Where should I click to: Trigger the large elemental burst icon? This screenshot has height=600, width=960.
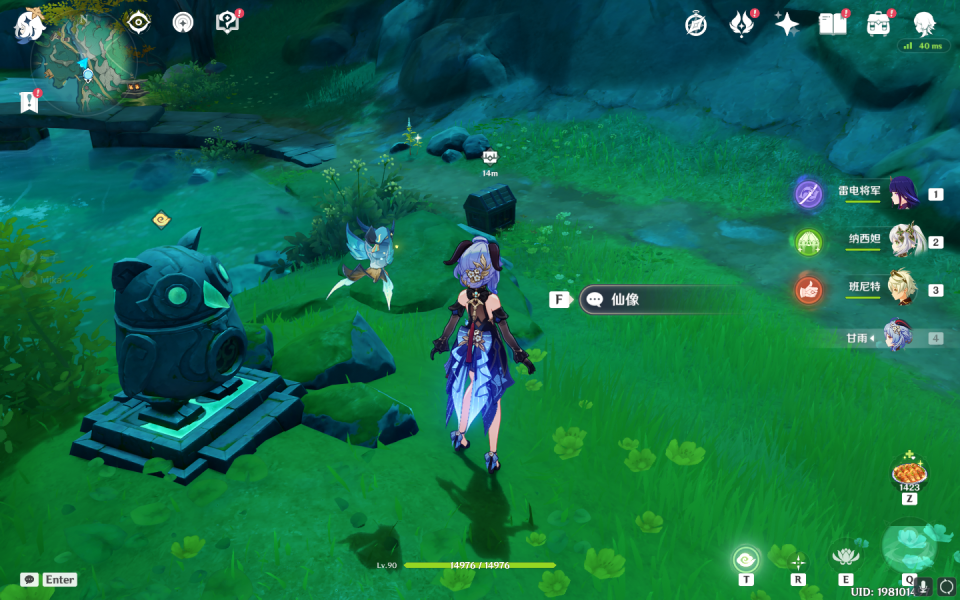coord(908,546)
